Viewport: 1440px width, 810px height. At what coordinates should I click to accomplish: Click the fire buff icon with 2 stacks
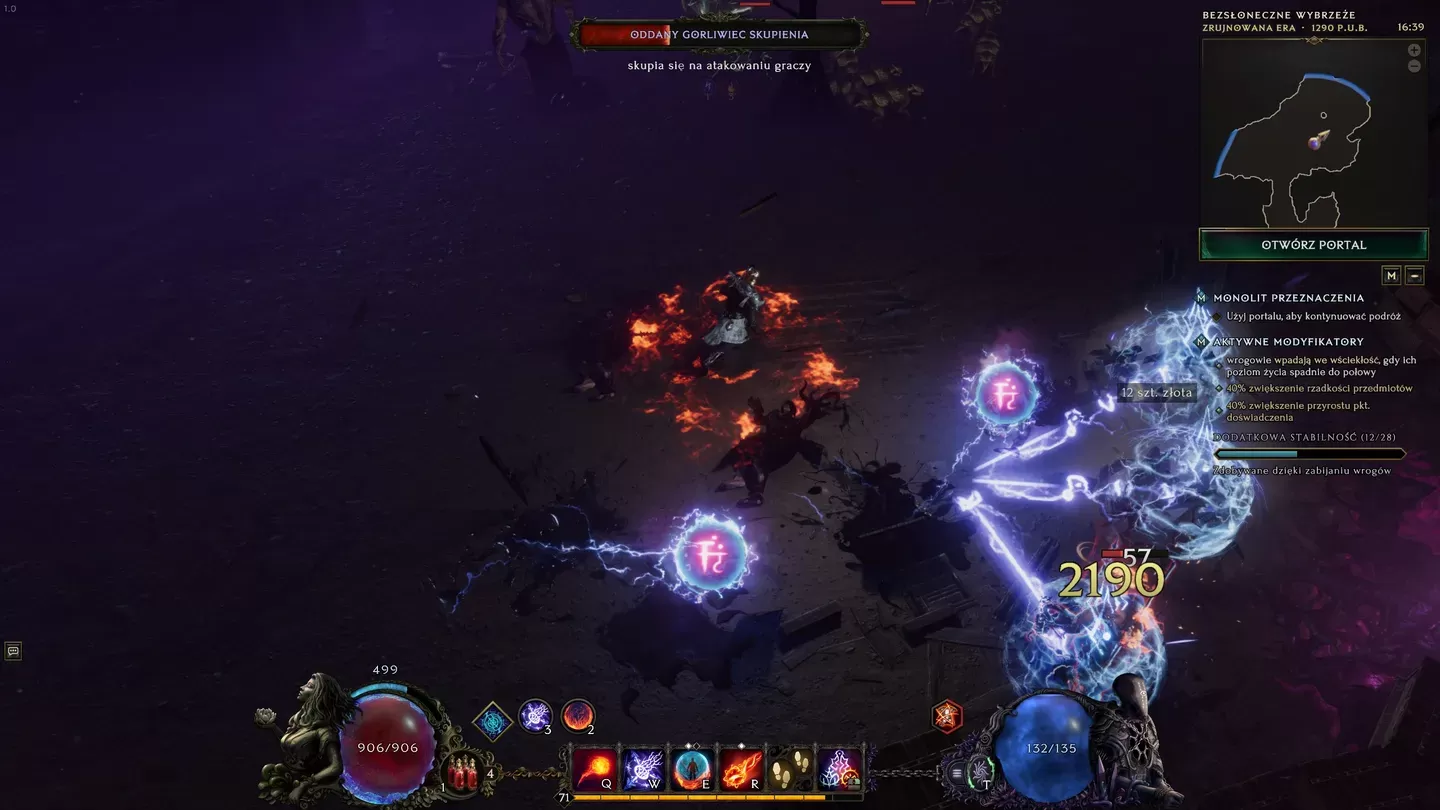point(578,716)
